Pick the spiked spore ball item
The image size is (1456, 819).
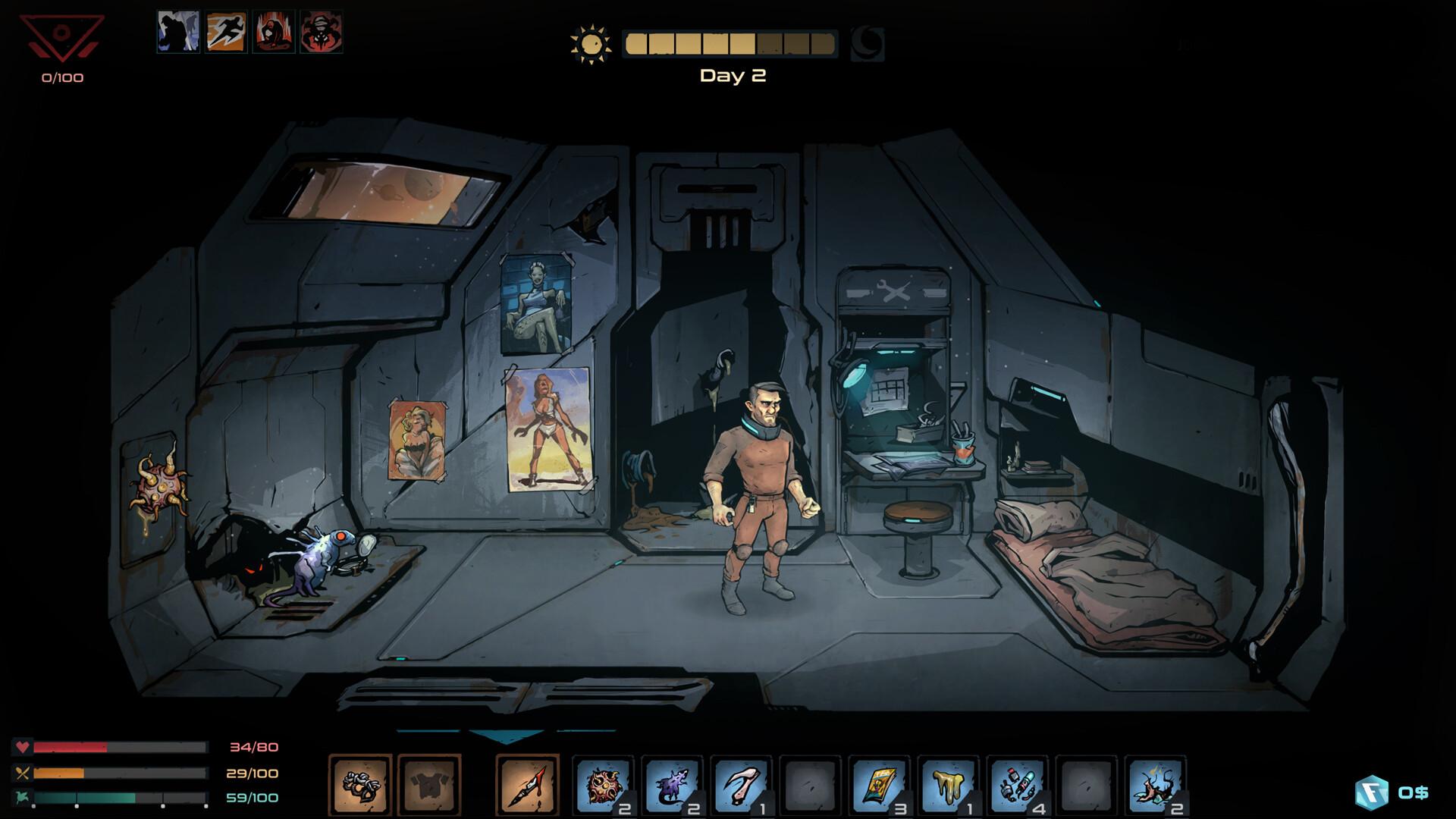pyautogui.click(x=604, y=786)
